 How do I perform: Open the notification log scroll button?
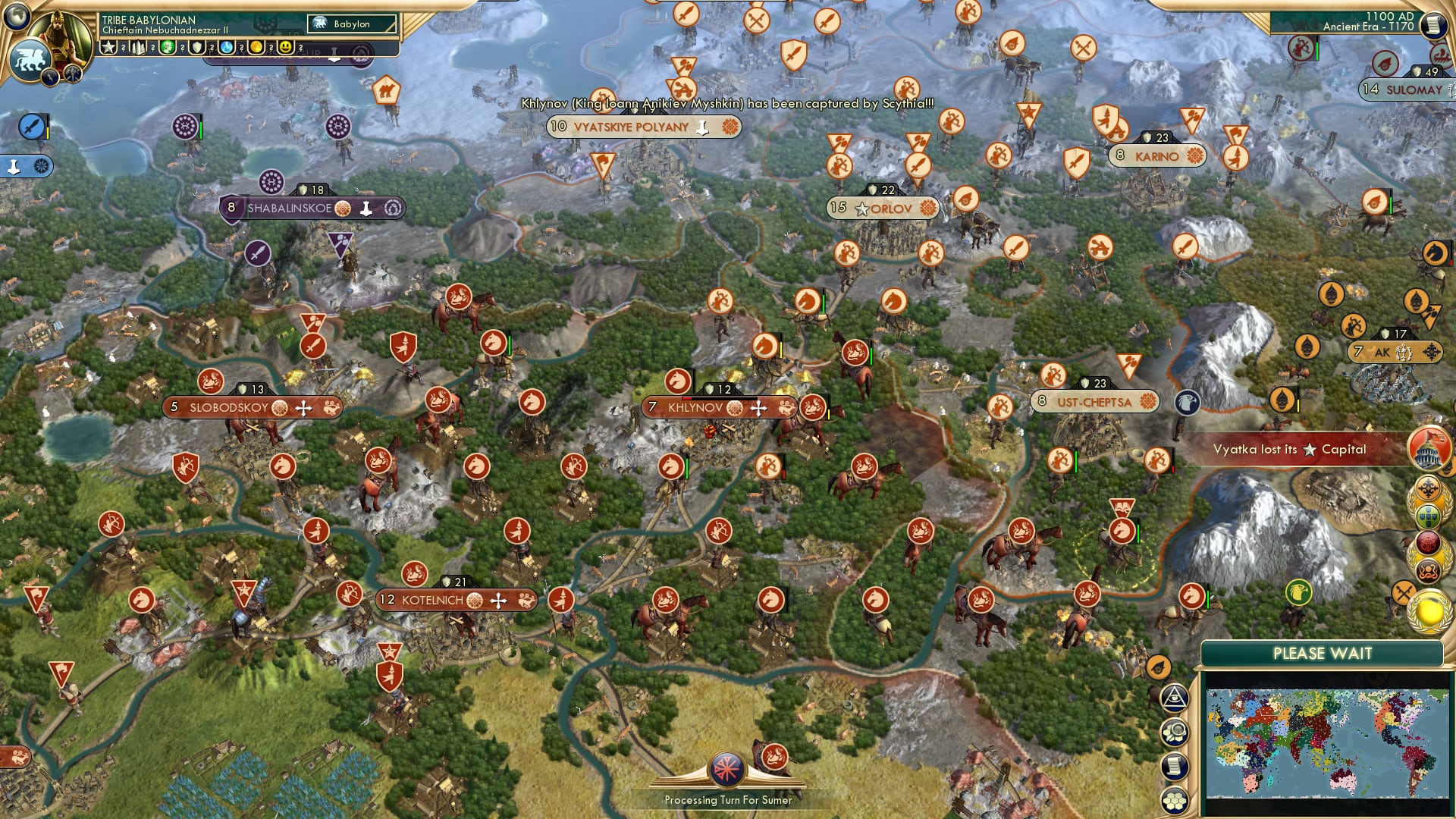1174,768
